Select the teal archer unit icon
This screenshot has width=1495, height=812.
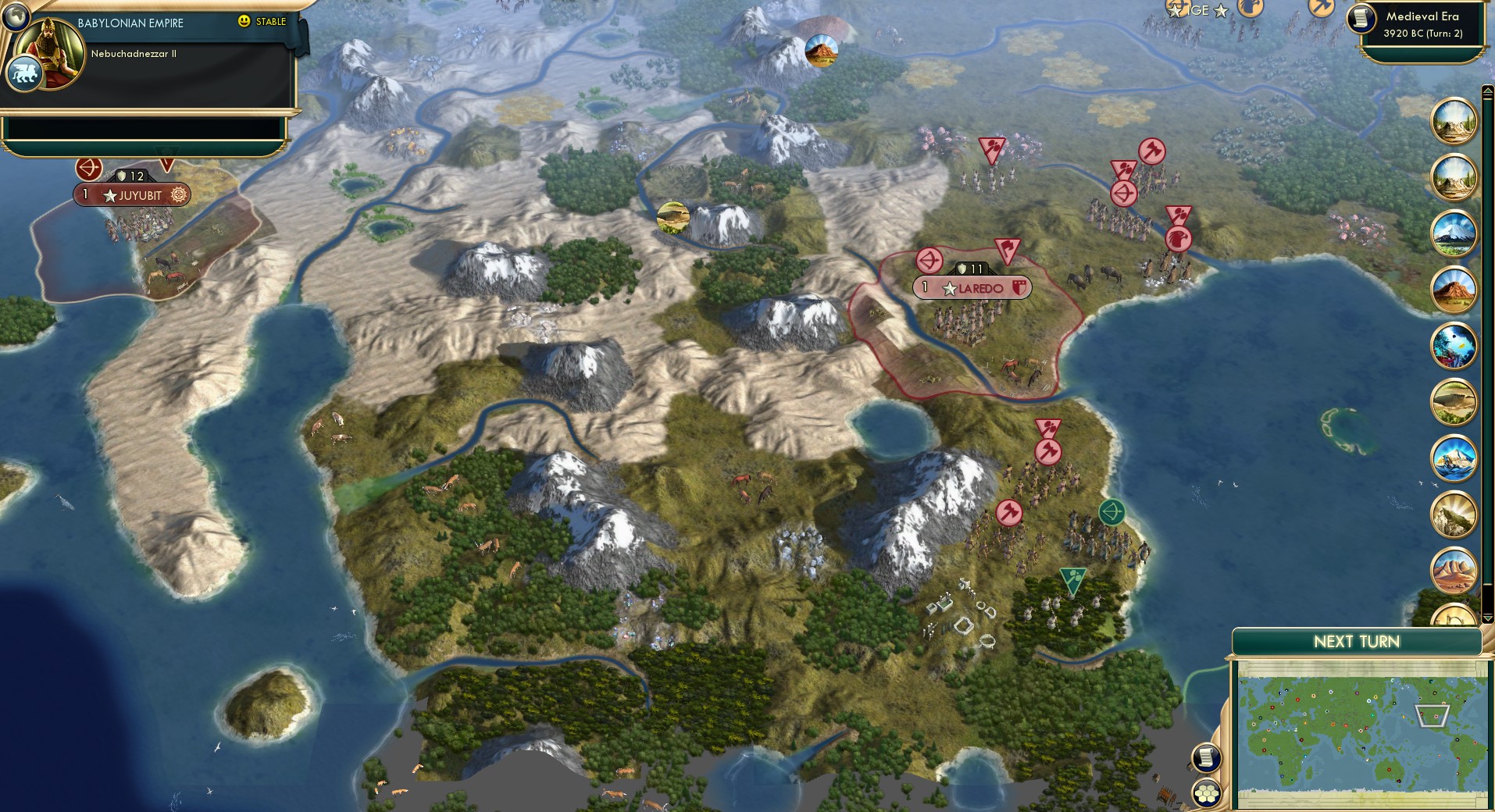coord(1111,512)
